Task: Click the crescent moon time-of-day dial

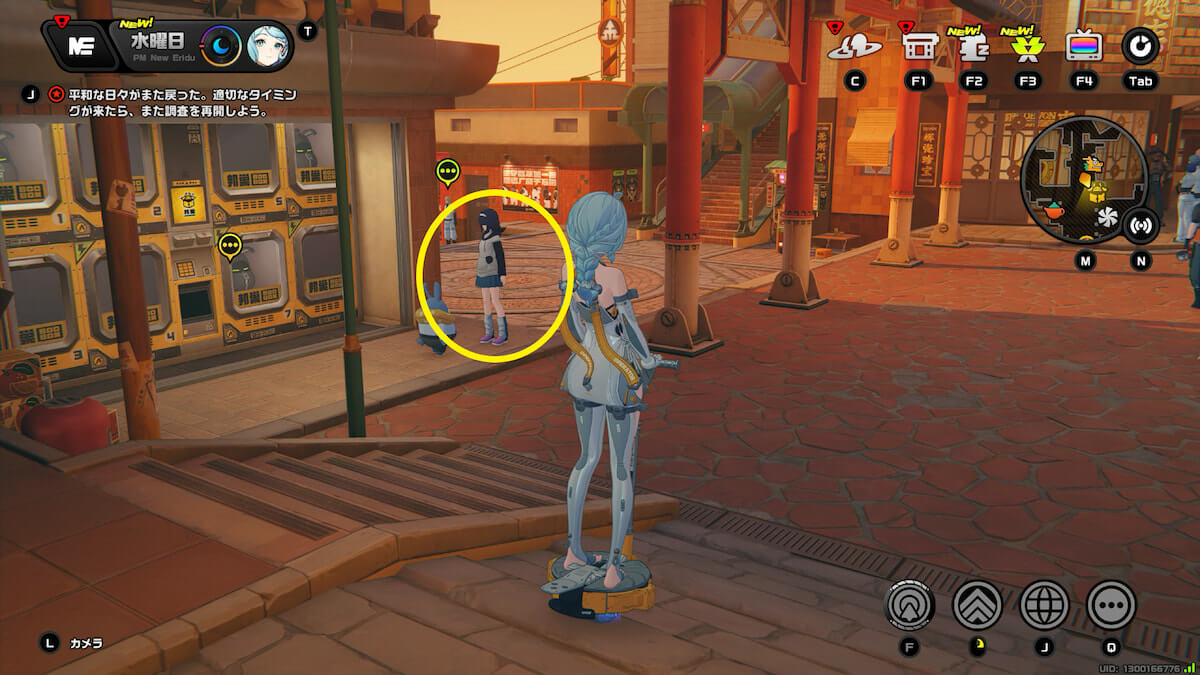Action: click(220, 45)
